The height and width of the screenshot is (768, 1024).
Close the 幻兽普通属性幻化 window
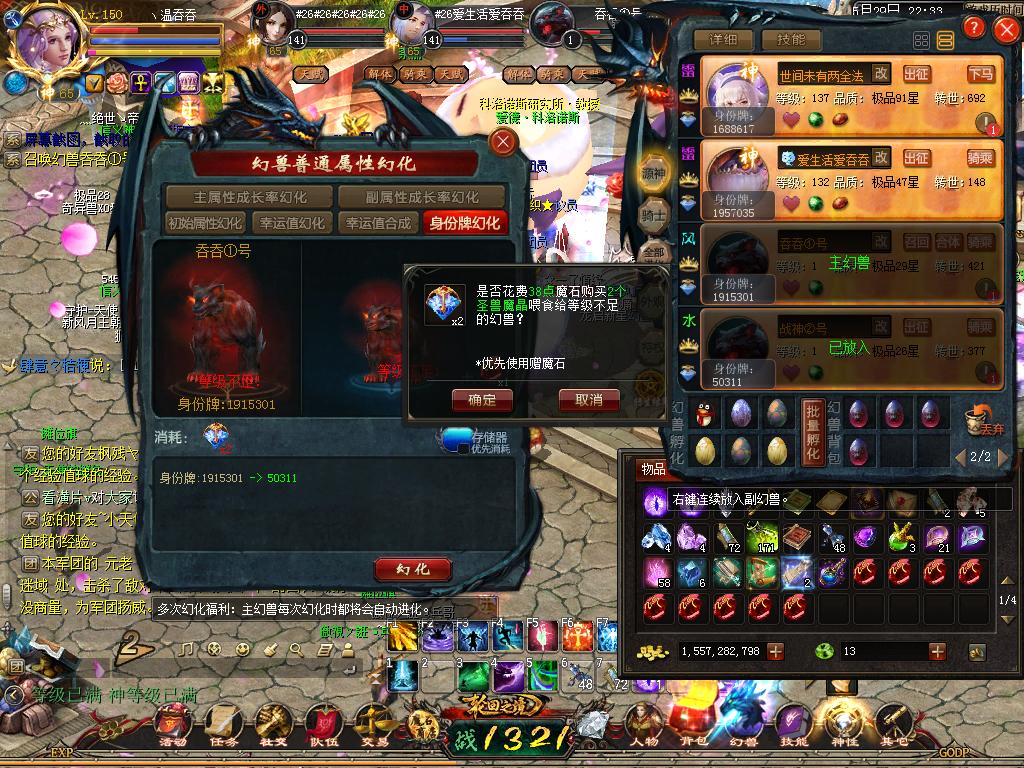(504, 142)
